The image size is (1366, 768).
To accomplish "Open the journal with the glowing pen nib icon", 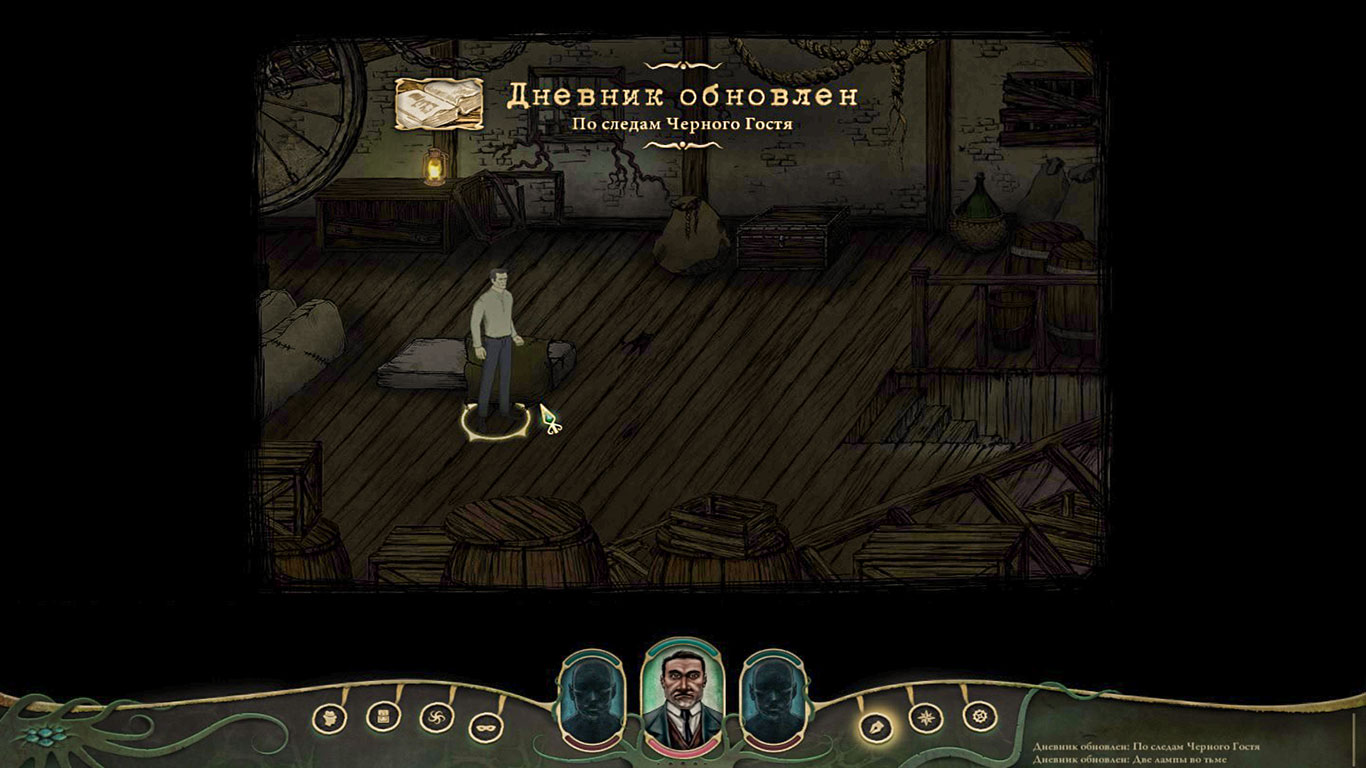I will pyautogui.click(x=876, y=723).
